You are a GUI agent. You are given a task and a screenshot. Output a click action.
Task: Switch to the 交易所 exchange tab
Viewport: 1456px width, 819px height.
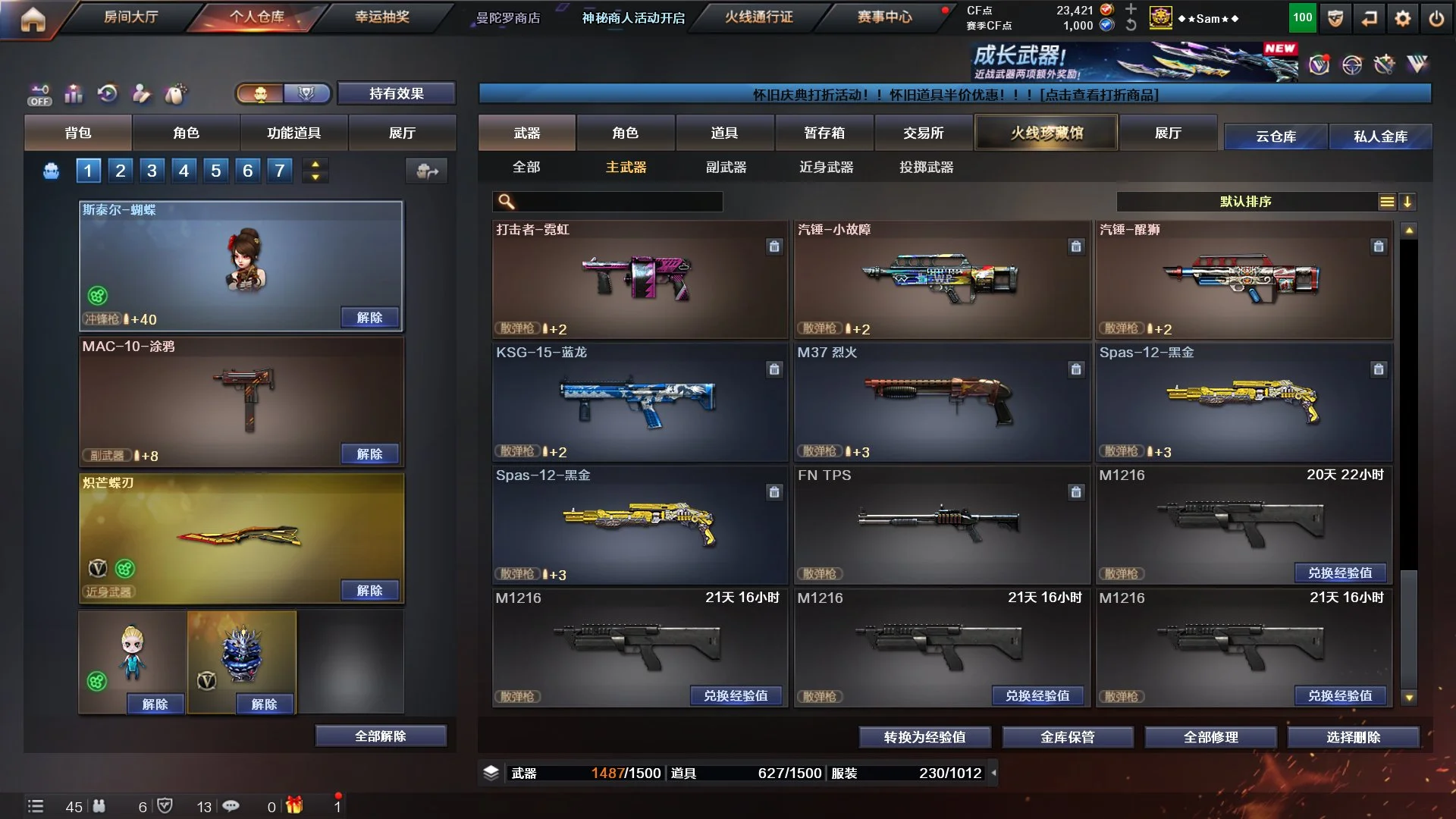tap(923, 133)
